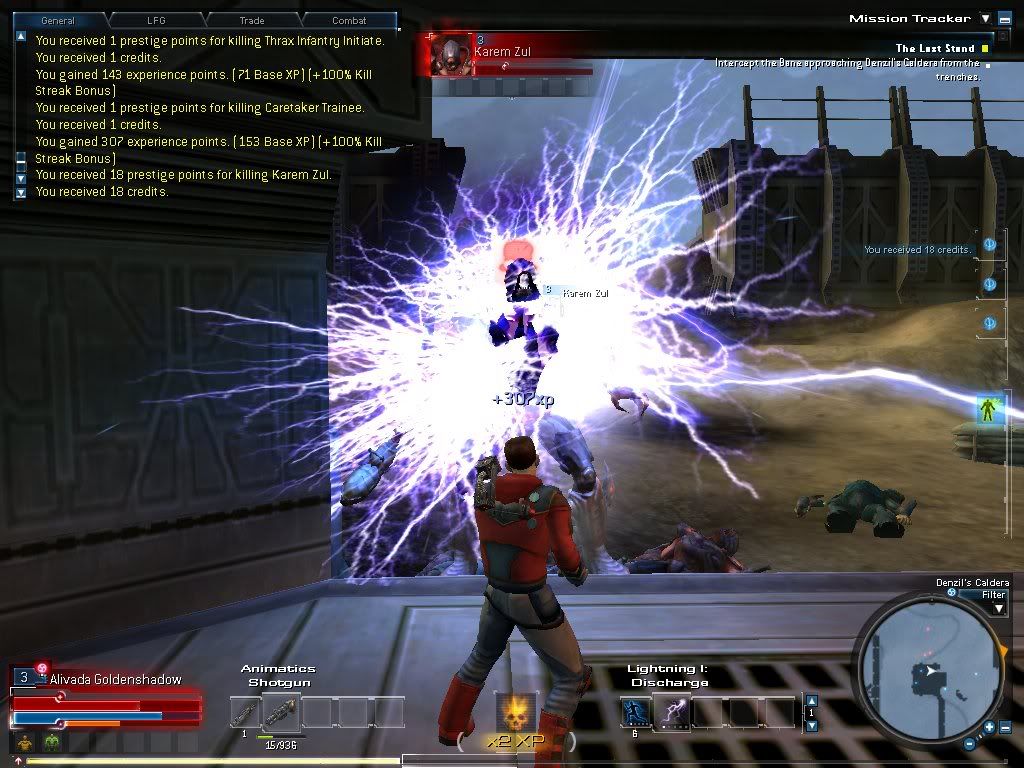Activate the Lightning Discharge ability
The image size is (1024, 768).
[x=671, y=712]
